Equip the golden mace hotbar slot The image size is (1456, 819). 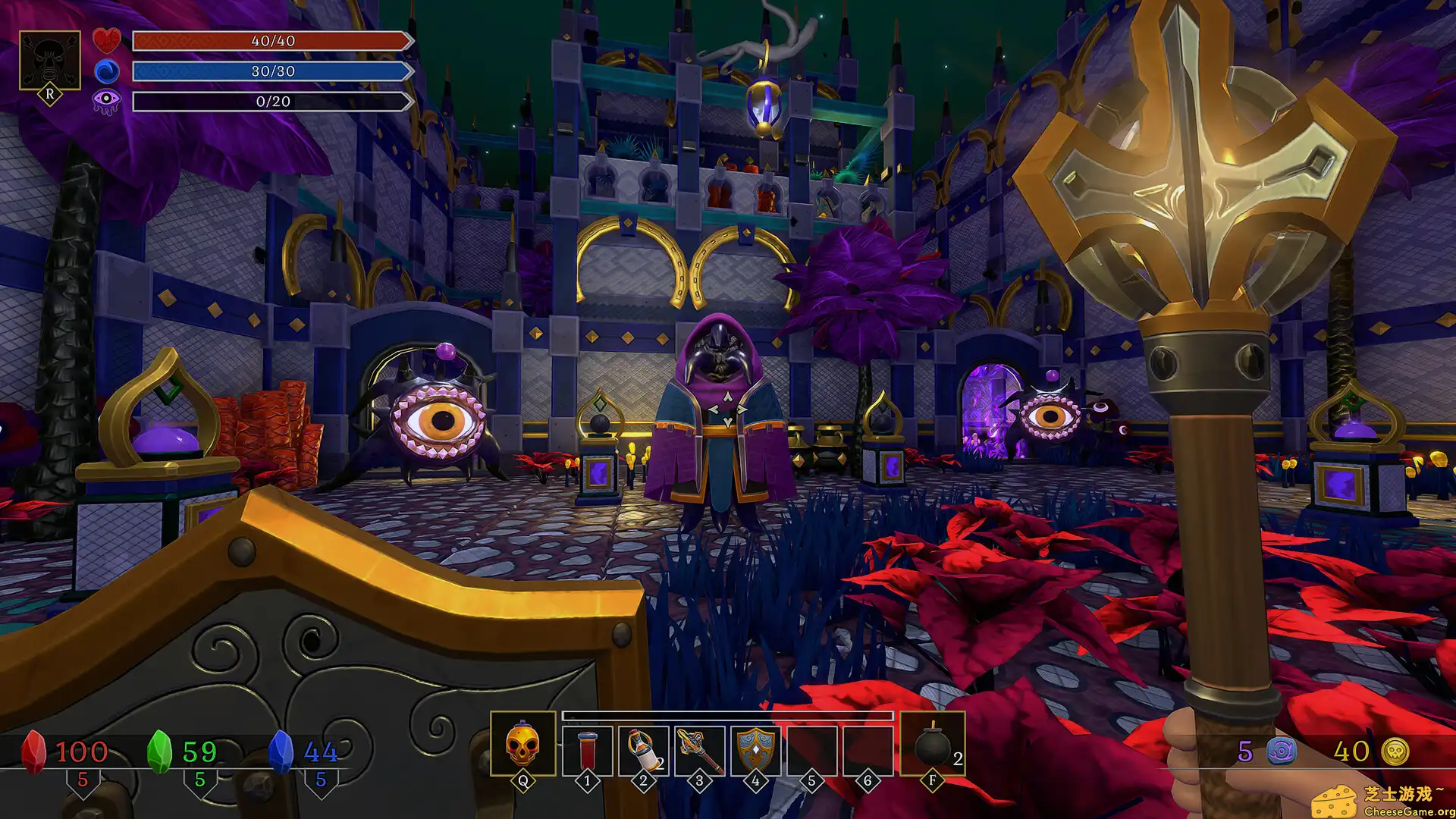[699, 750]
